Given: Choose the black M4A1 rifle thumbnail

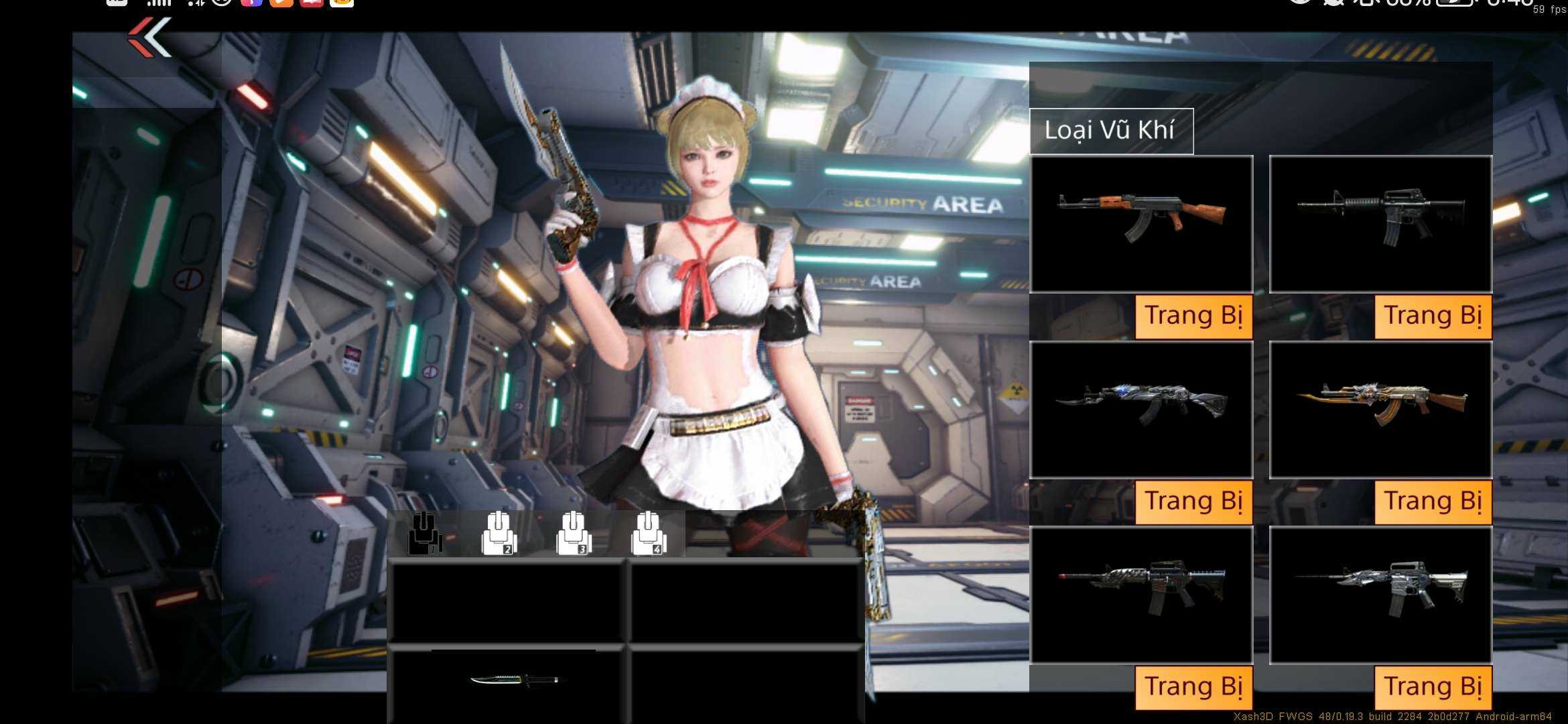Looking at the screenshot, I should click(x=1380, y=224).
